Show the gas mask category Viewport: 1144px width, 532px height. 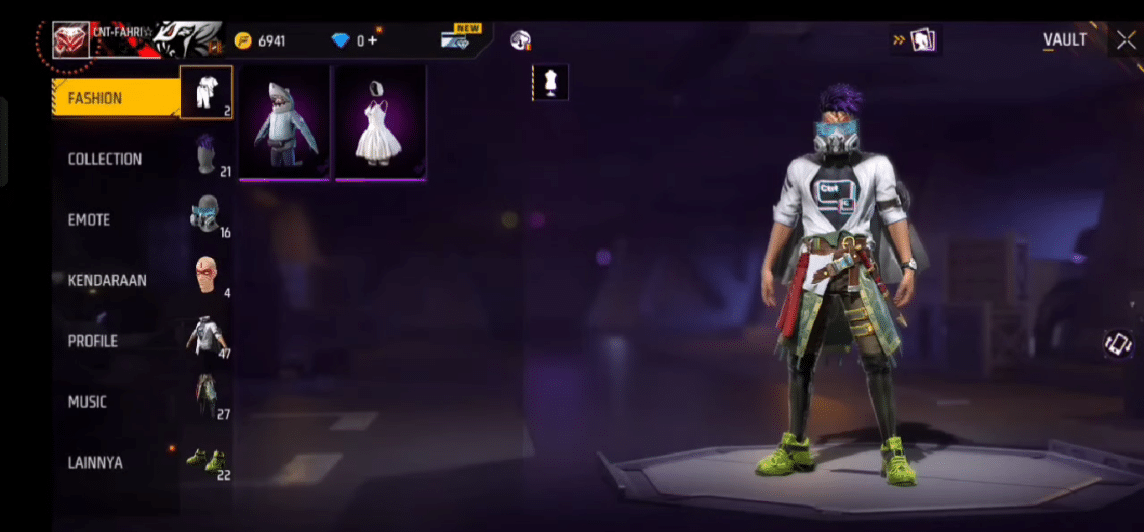[207, 215]
